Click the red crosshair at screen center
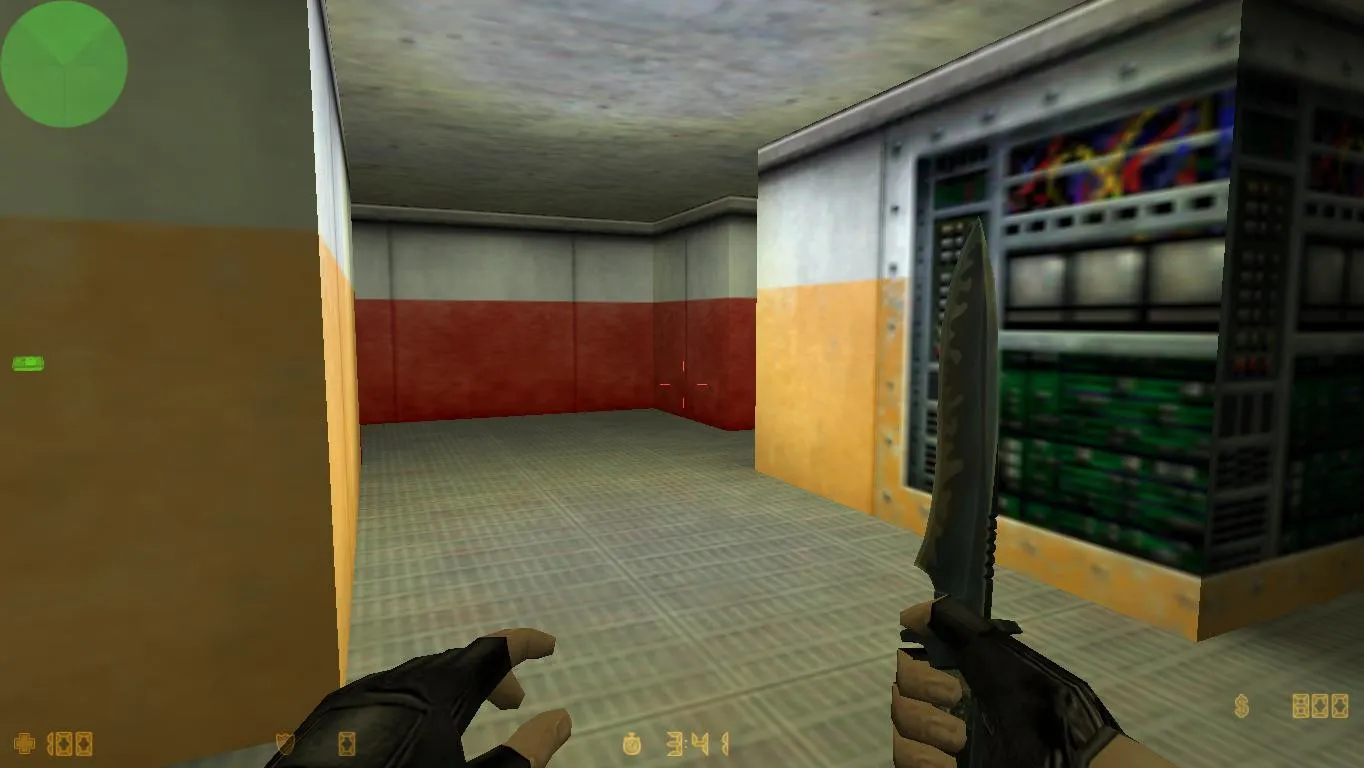Viewport: 1364px width, 768px height. pyautogui.click(x=684, y=383)
